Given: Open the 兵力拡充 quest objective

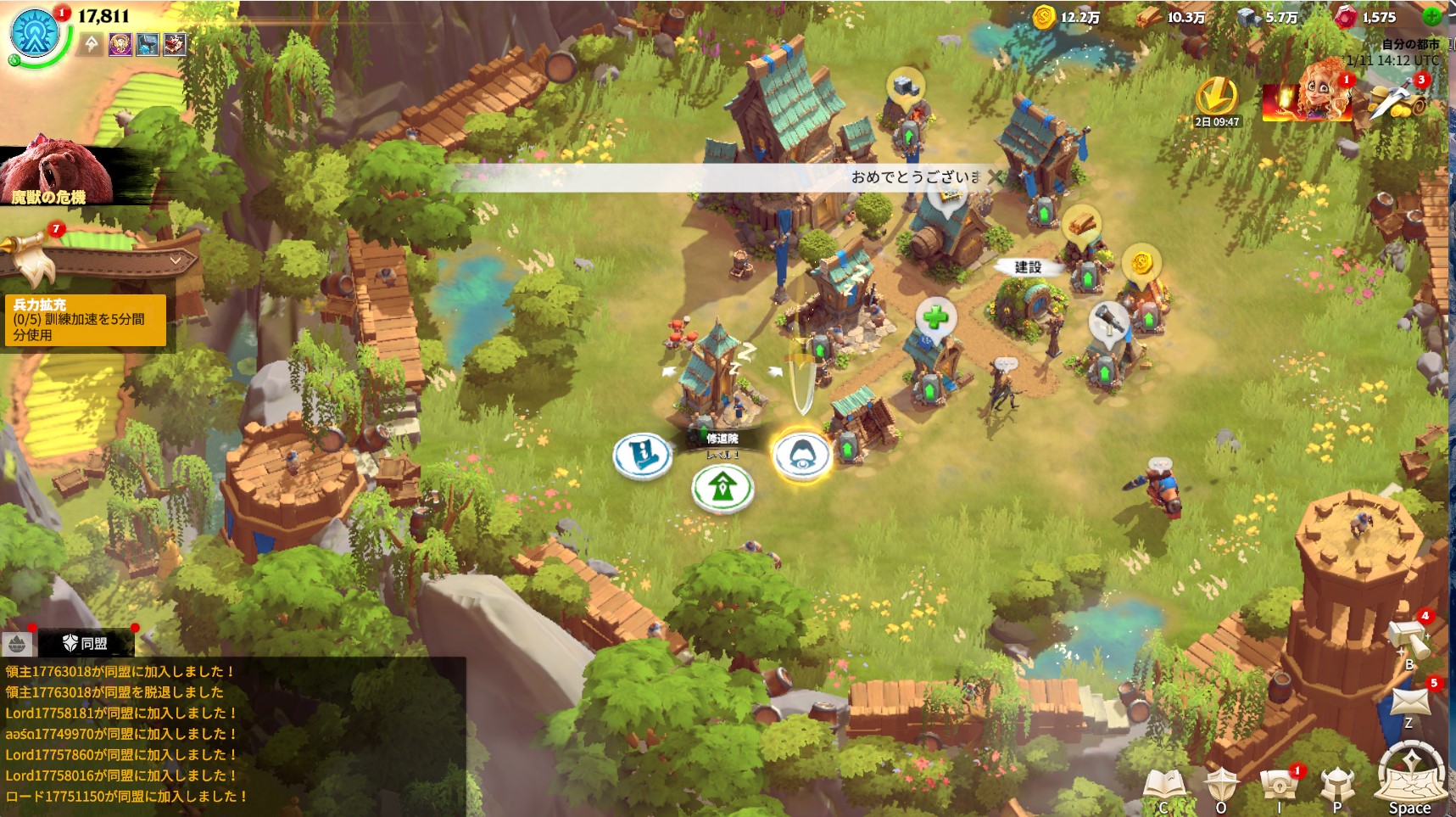Looking at the screenshot, I should click(x=86, y=320).
